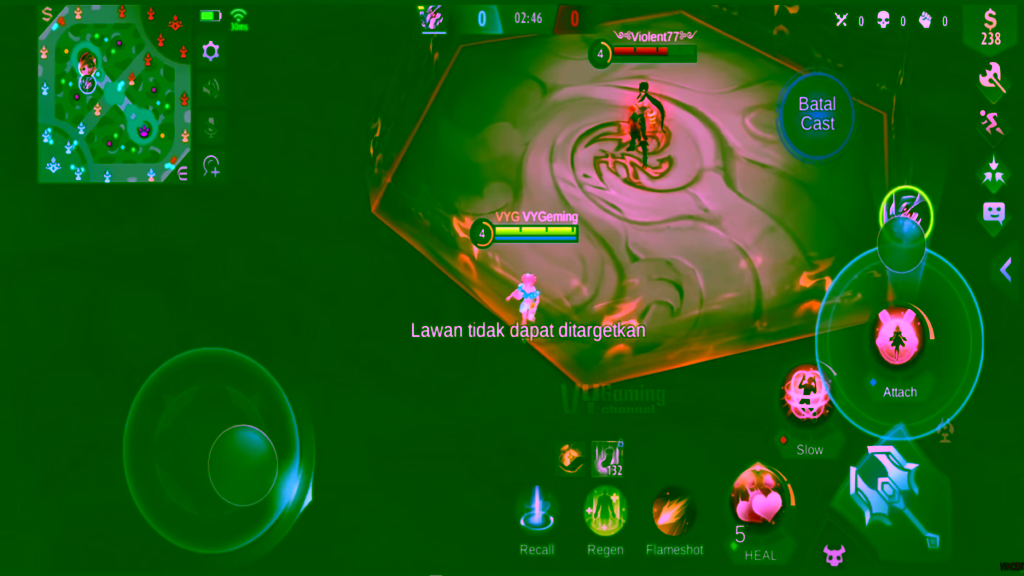Expand the side panel arrow
The height and width of the screenshot is (576, 1024).
pos(1006,268)
